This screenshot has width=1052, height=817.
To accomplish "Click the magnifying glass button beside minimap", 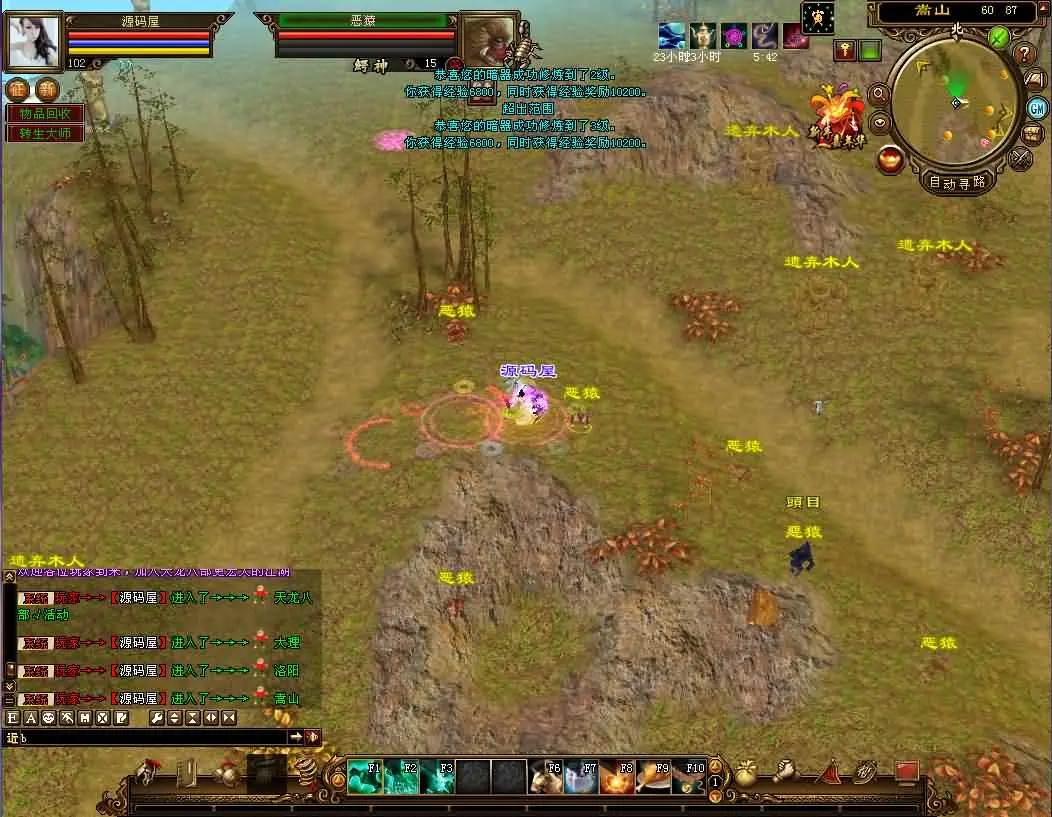I will (880, 93).
